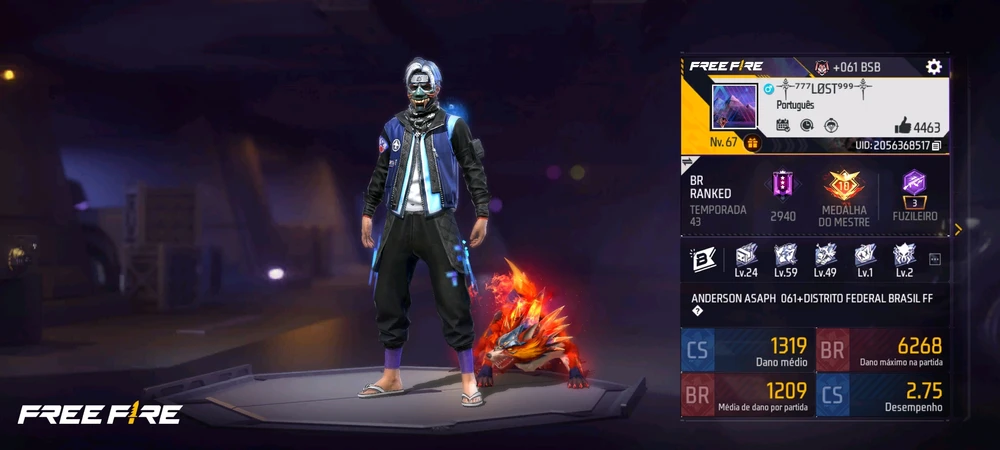Expand the side panel with yellow arrow
The height and width of the screenshot is (450, 1000).
click(x=958, y=229)
